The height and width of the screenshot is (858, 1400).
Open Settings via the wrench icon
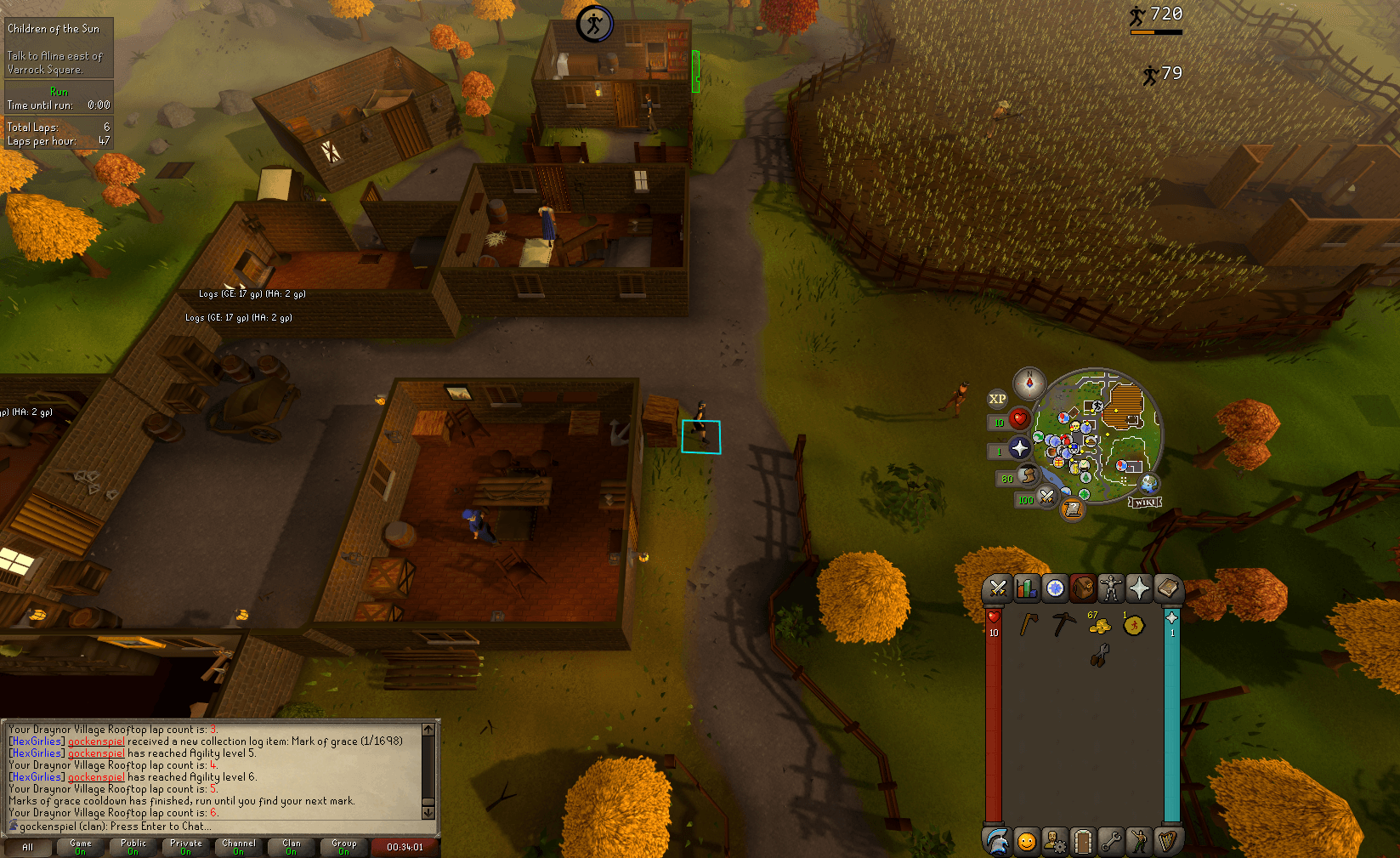point(1111,842)
